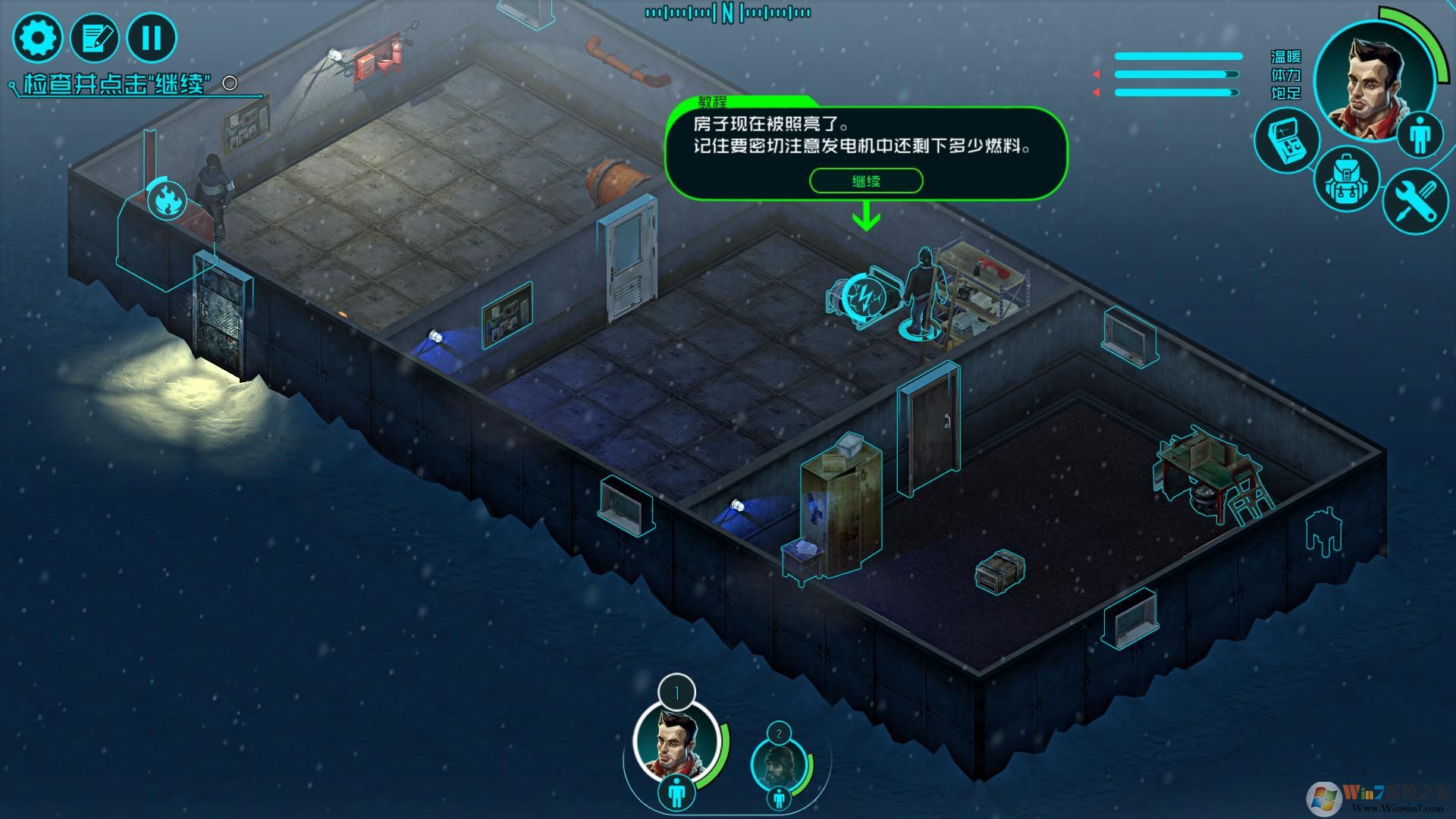Click the objective tracker text
The width and height of the screenshot is (1456, 819).
(118, 83)
